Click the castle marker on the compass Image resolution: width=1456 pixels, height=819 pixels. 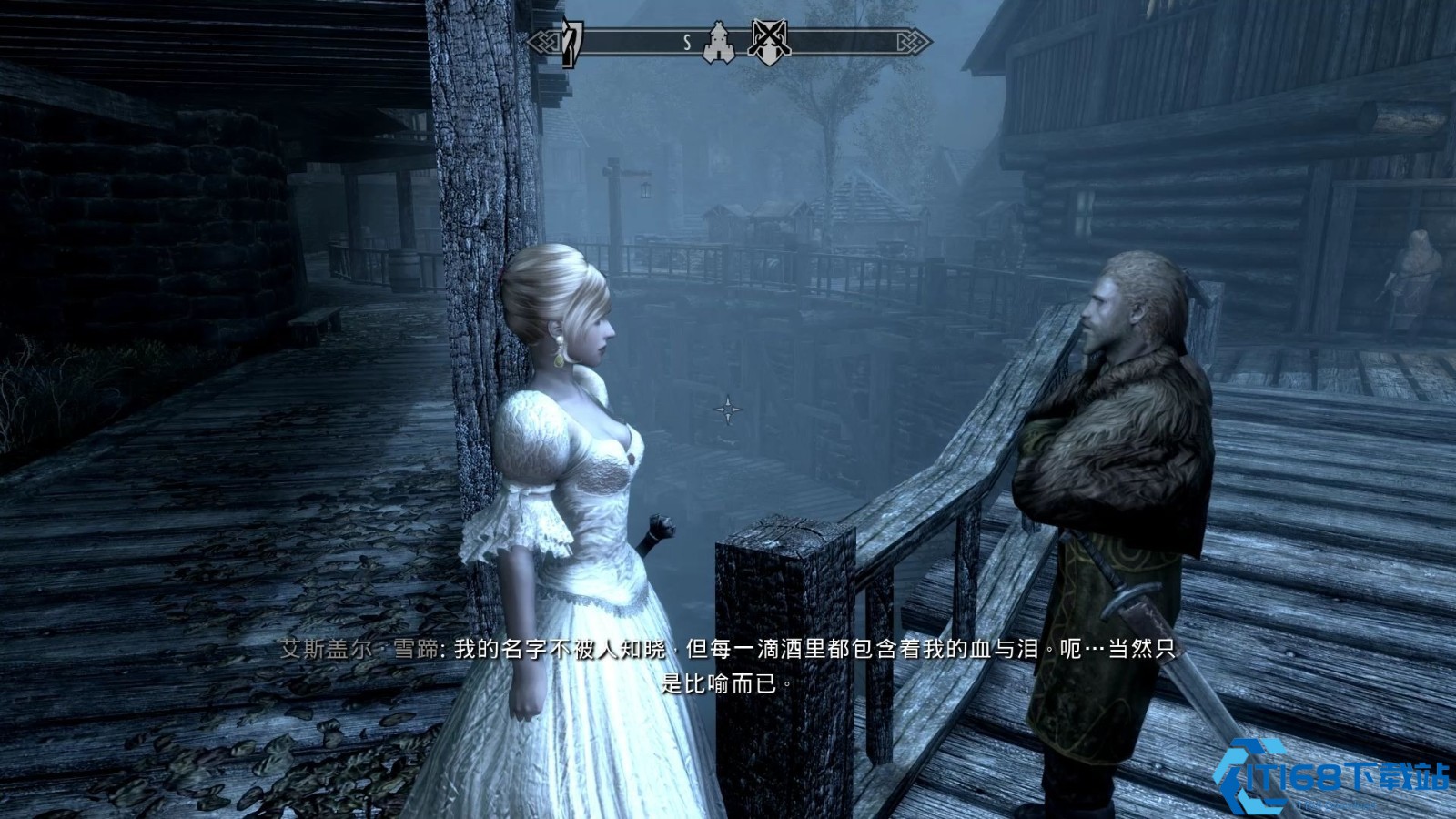point(719,42)
